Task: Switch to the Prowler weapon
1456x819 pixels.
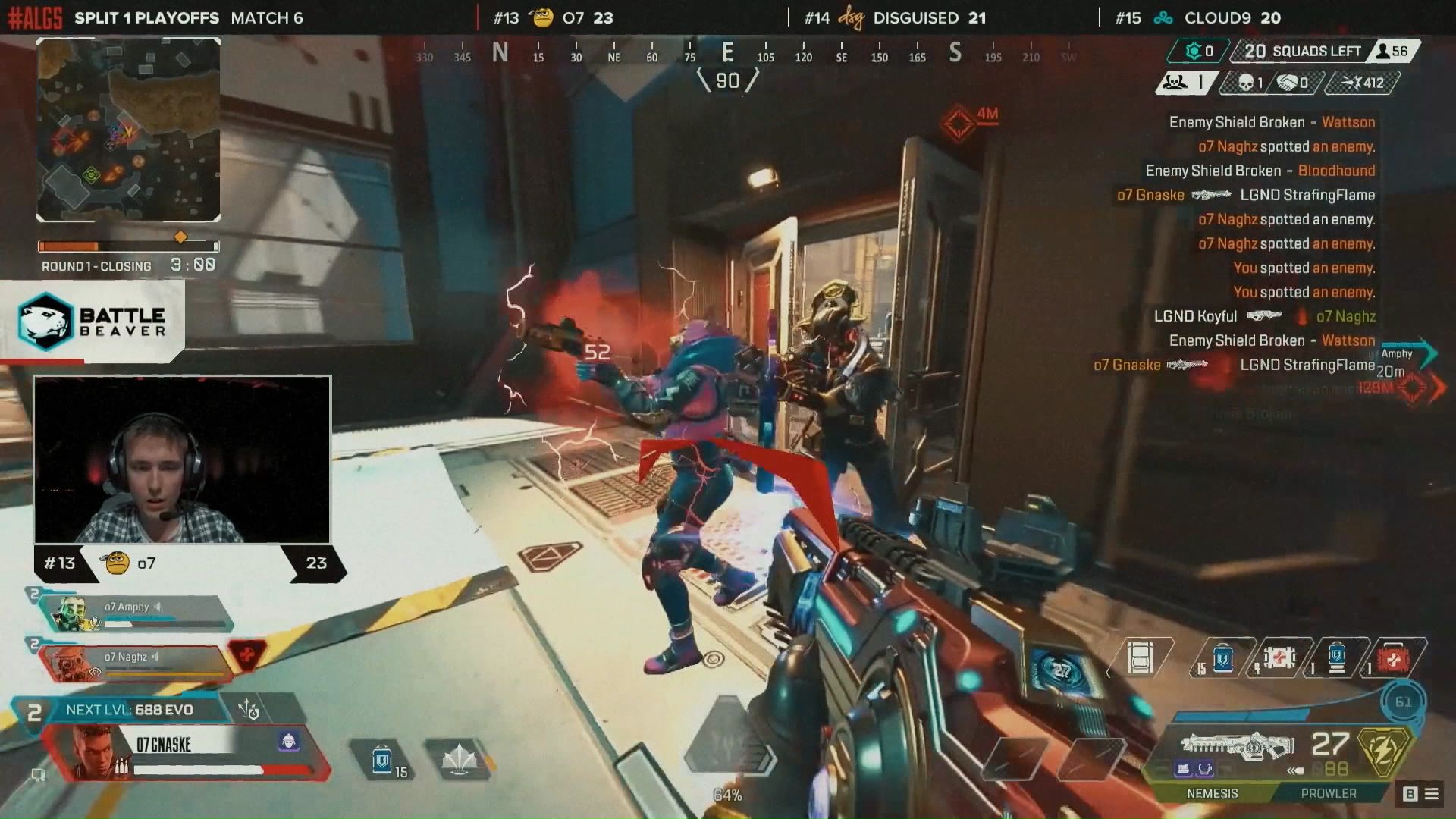Action: (x=1328, y=793)
